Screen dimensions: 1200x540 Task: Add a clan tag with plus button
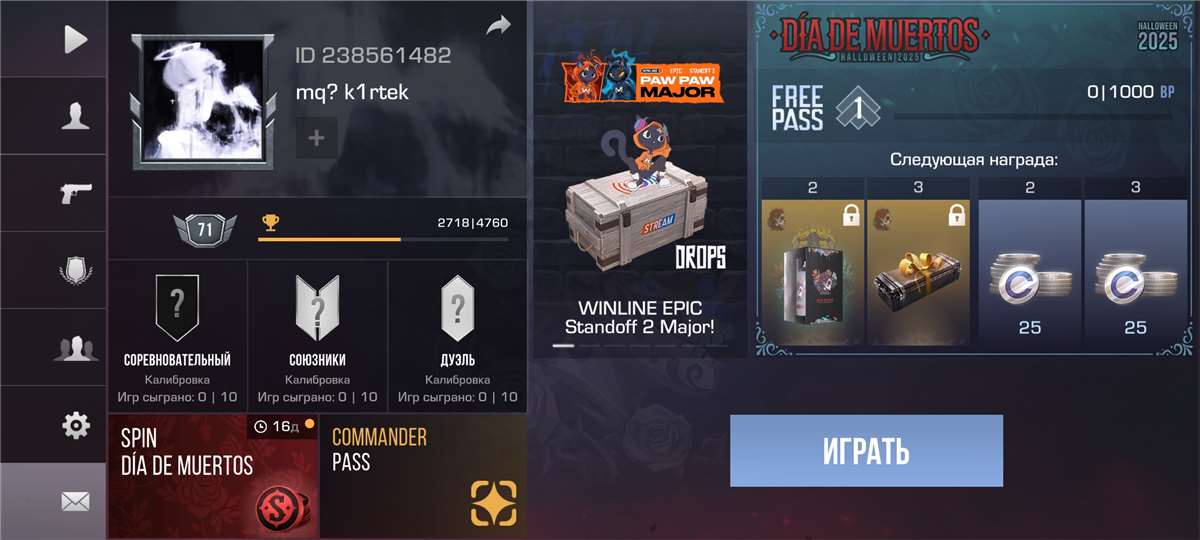click(x=316, y=138)
